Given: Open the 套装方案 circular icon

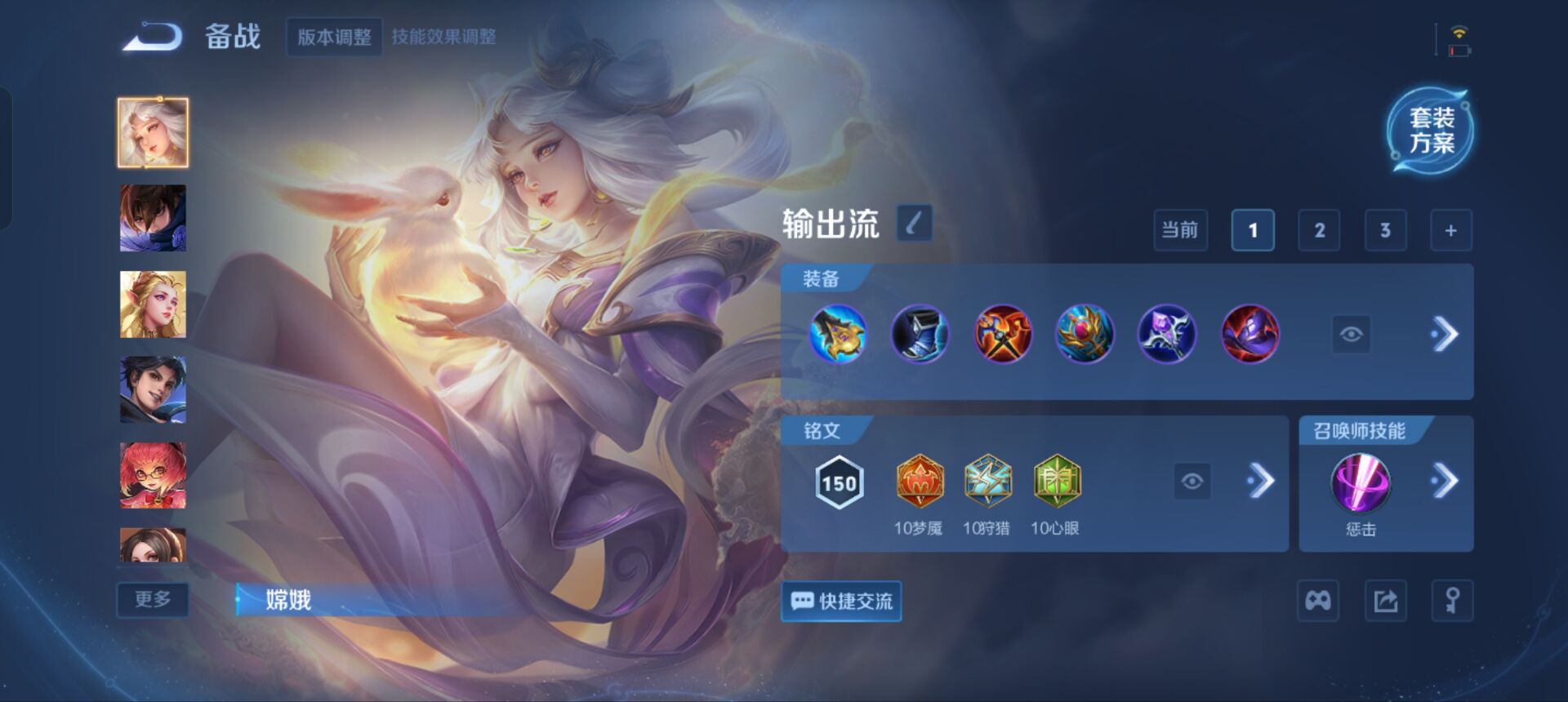Looking at the screenshot, I should 1432,131.
